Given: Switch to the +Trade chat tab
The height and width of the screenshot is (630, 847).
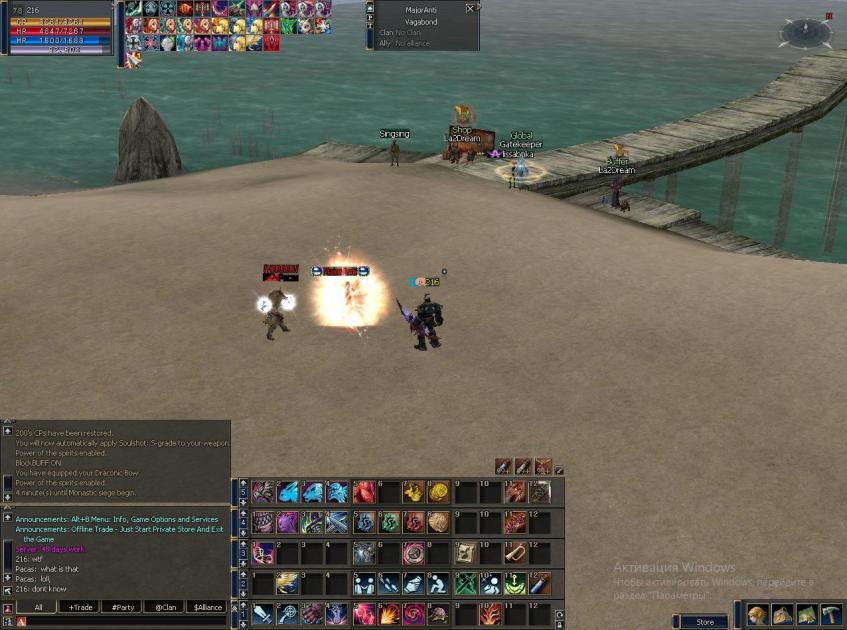Looking at the screenshot, I should point(81,607).
